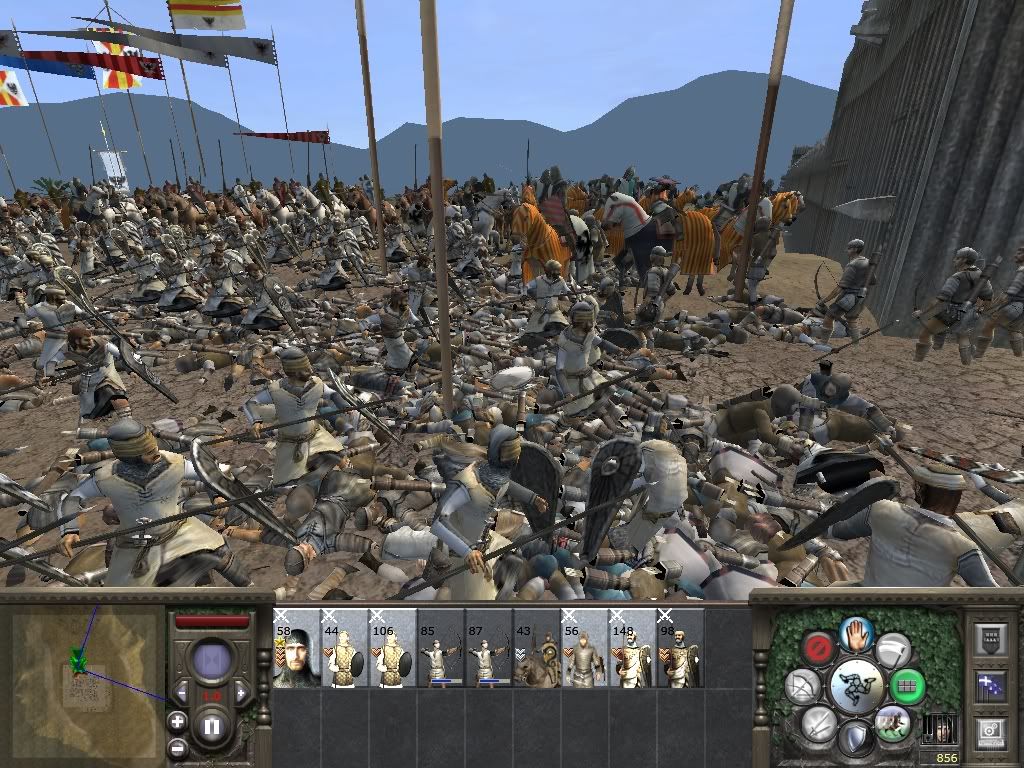Viewport: 1024px width, 768px height.
Task: Select the 56-man armored unit card
Action: point(584,648)
